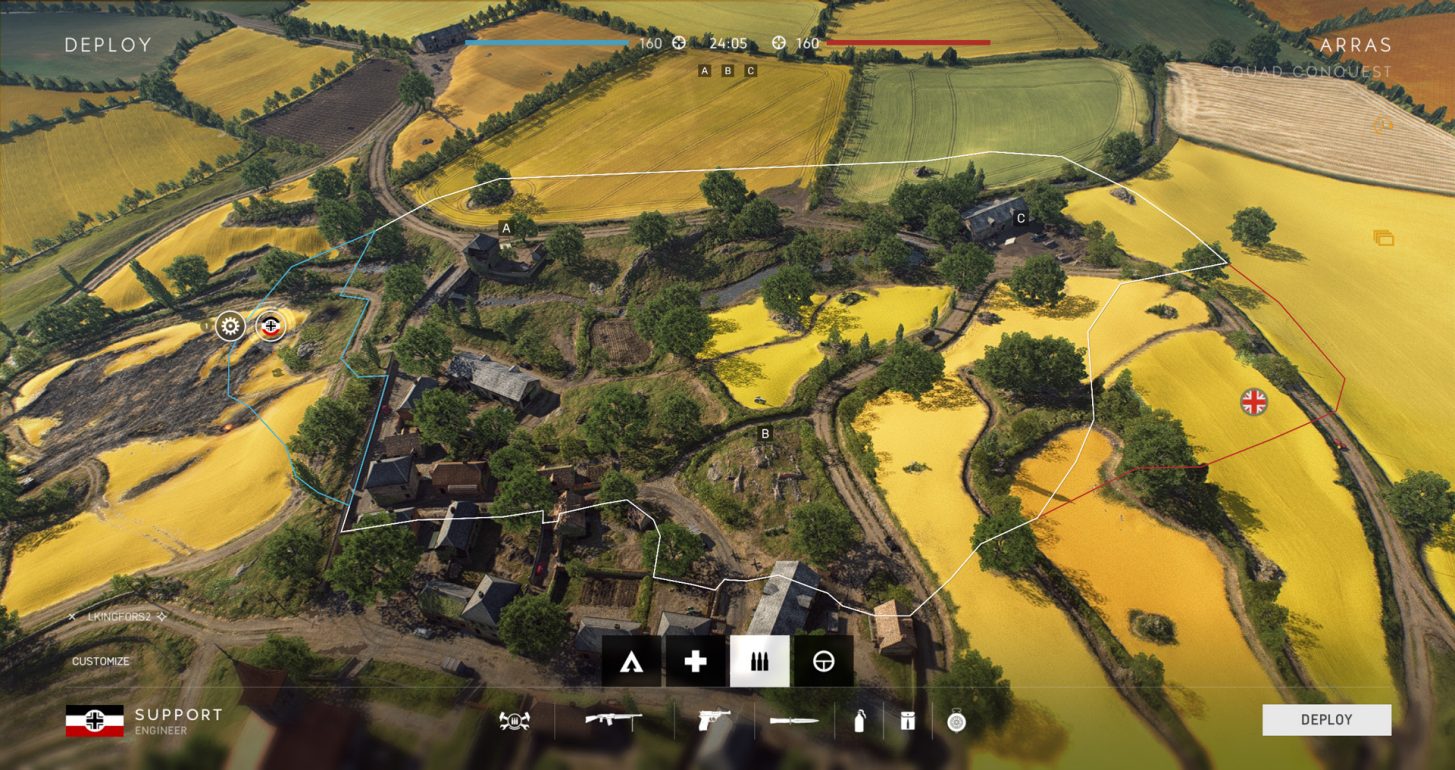Open the Customize loadout option
The image size is (1455, 770).
[100, 662]
